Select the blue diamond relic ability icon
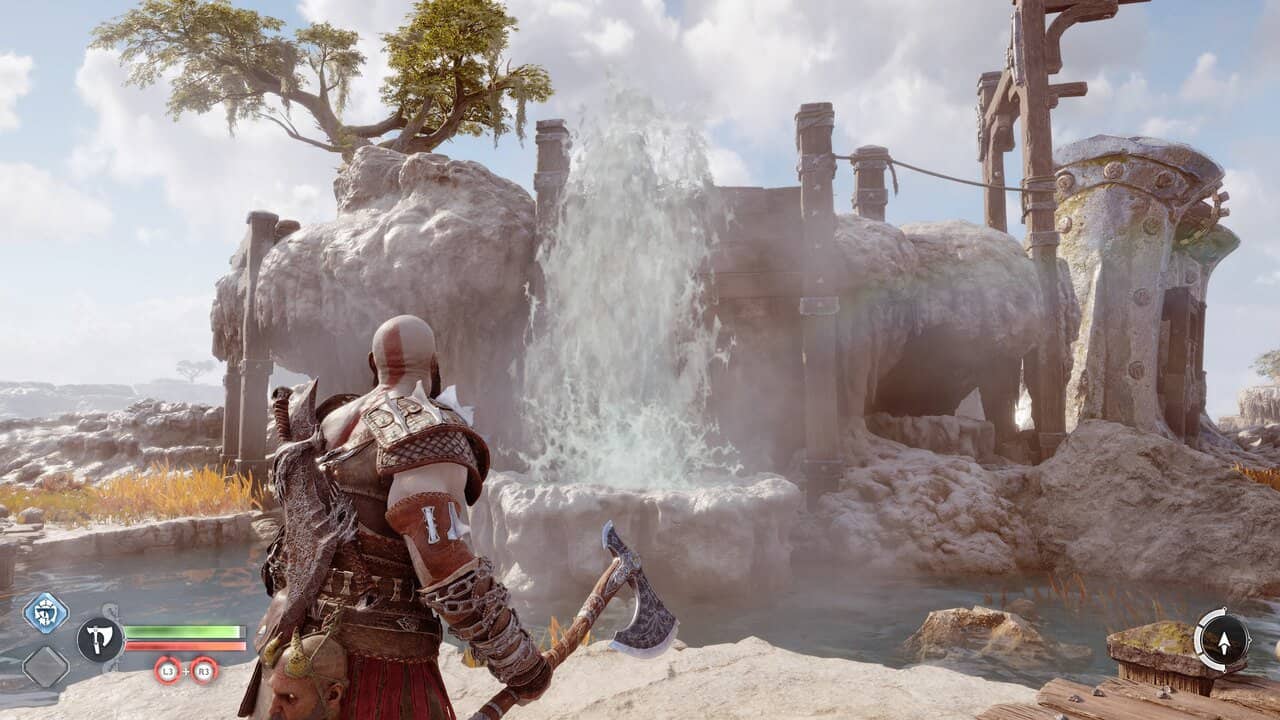The image size is (1280, 720). (x=45, y=612)
